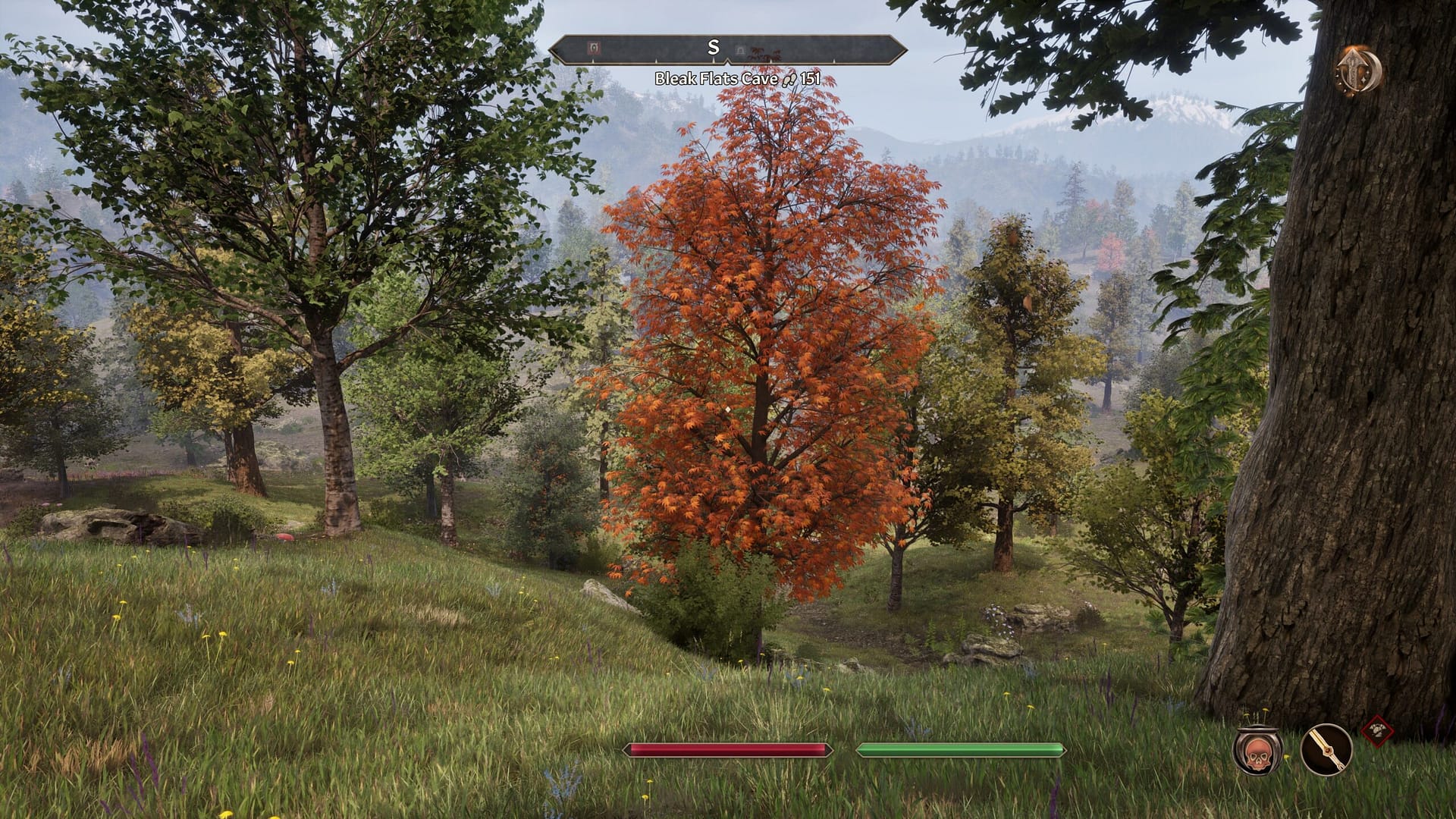Screen dimensions: 1456x819
Task: Click the distance number 151
Action: 811,79
